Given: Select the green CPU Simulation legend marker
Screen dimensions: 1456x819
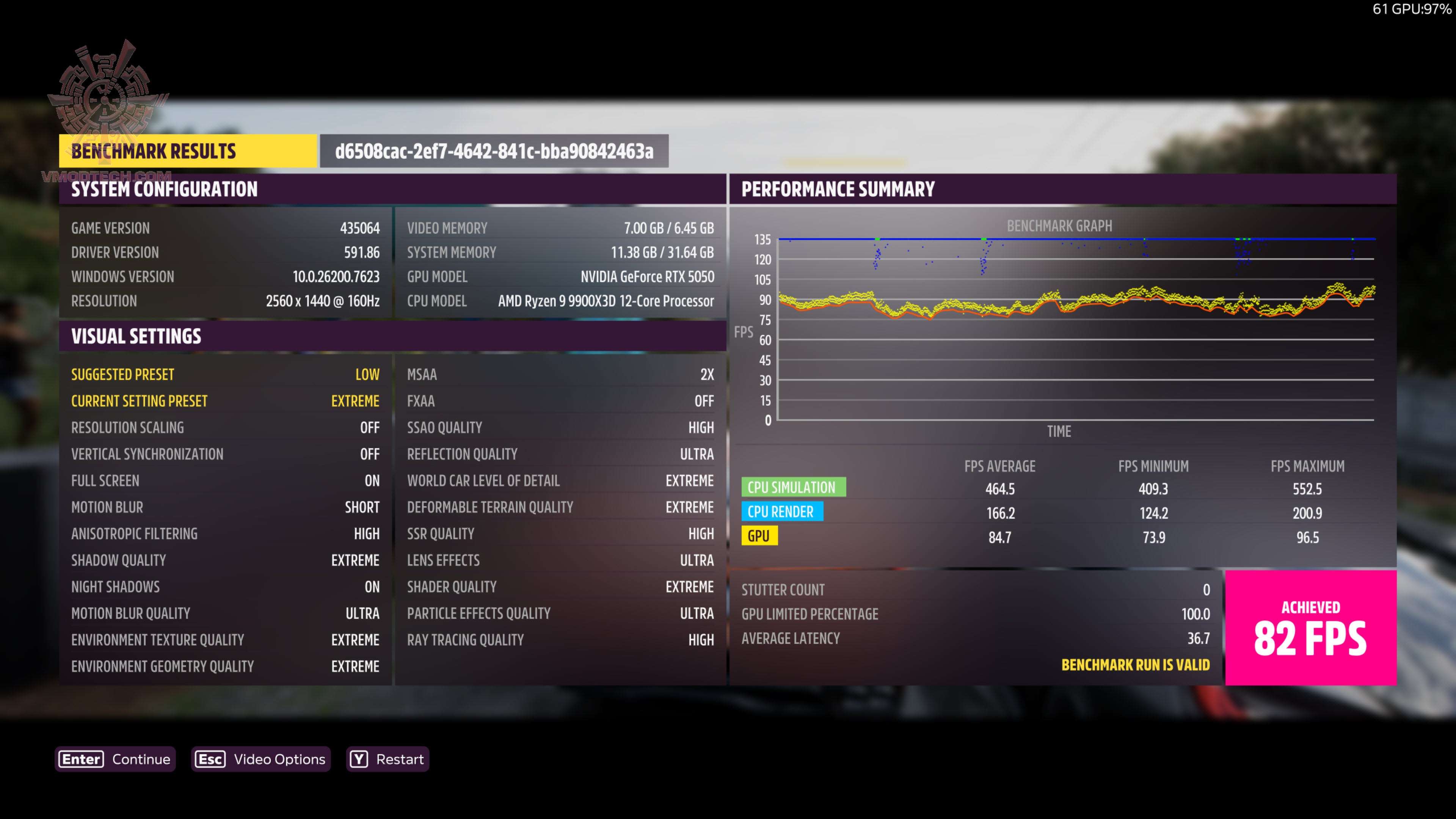Looking at the screenshot, I should (794, 486).
